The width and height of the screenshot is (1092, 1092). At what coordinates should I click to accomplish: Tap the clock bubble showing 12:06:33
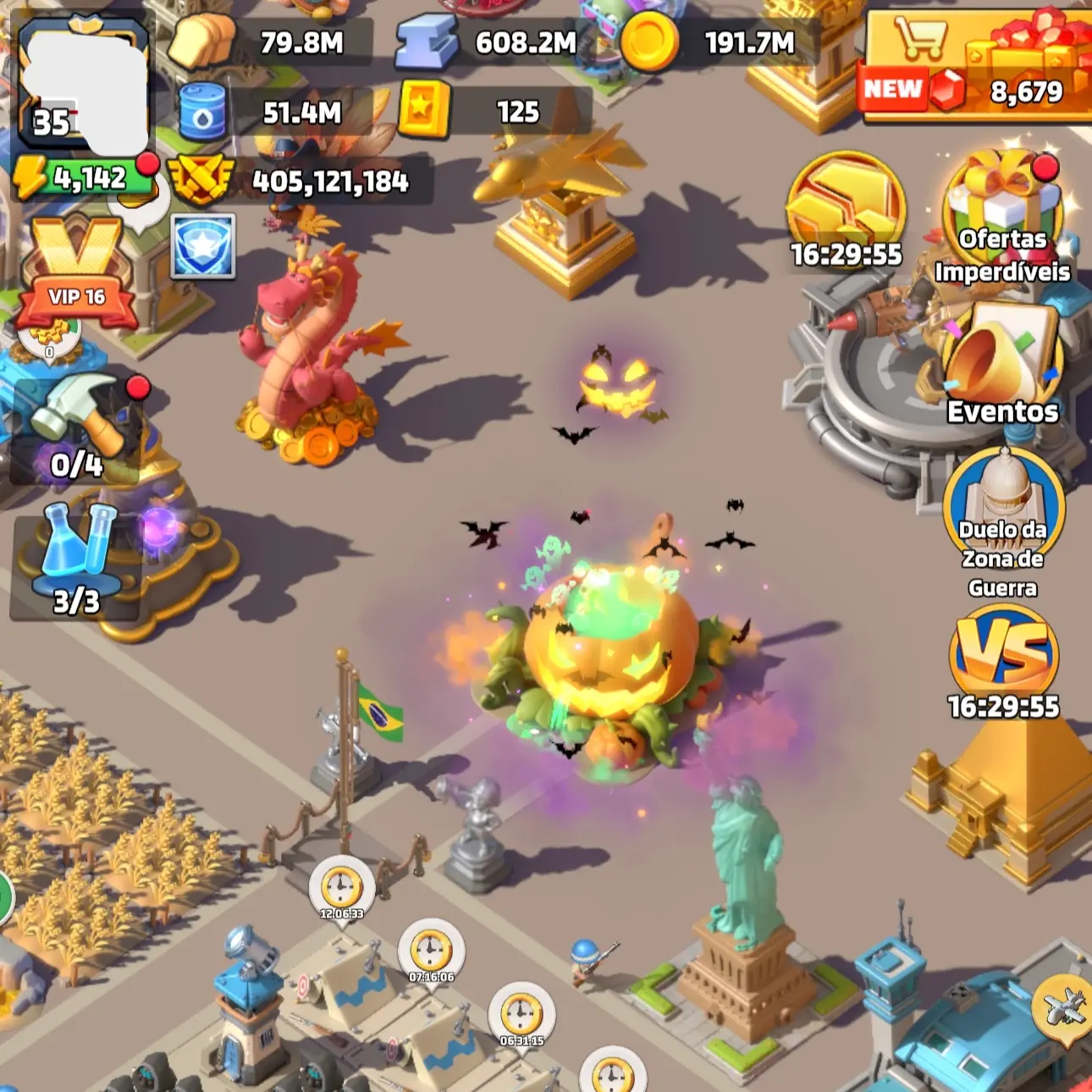coord(341,891)
